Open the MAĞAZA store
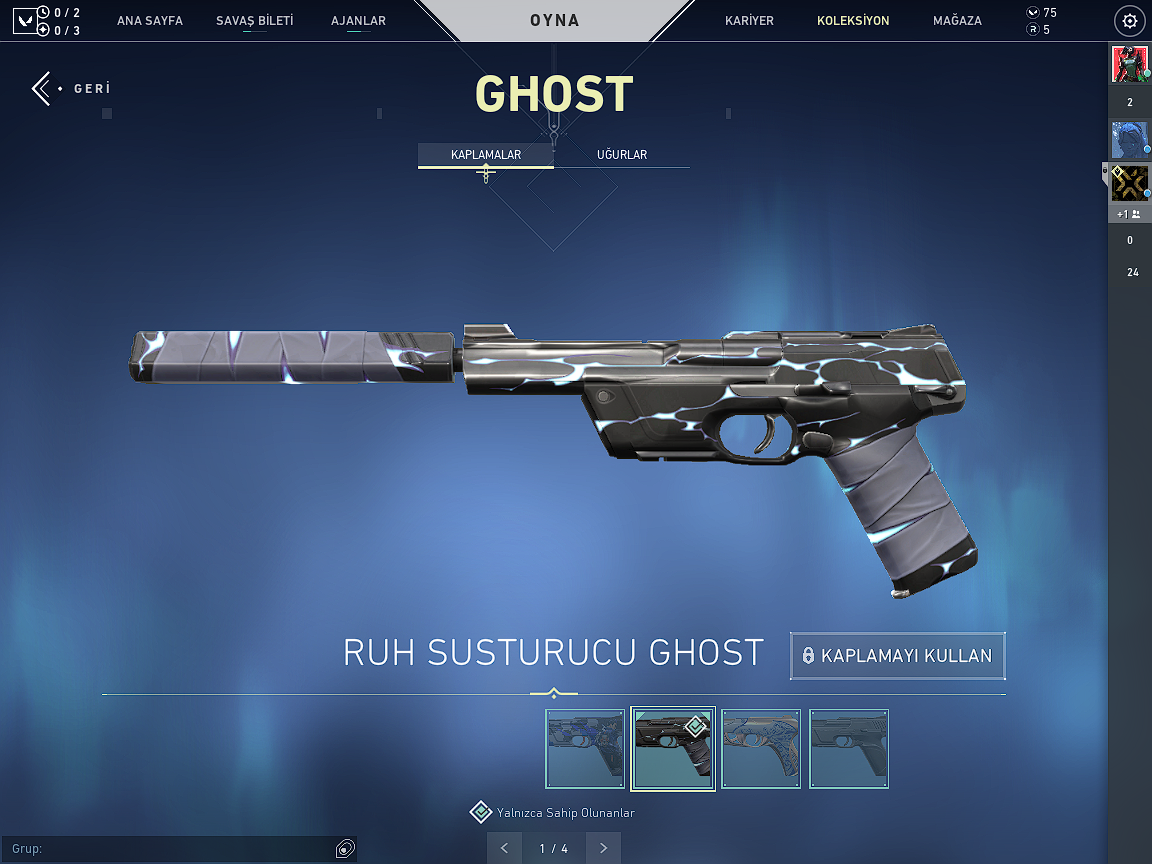The height and width of the screenshot is (864, 1152). [957, 21]
